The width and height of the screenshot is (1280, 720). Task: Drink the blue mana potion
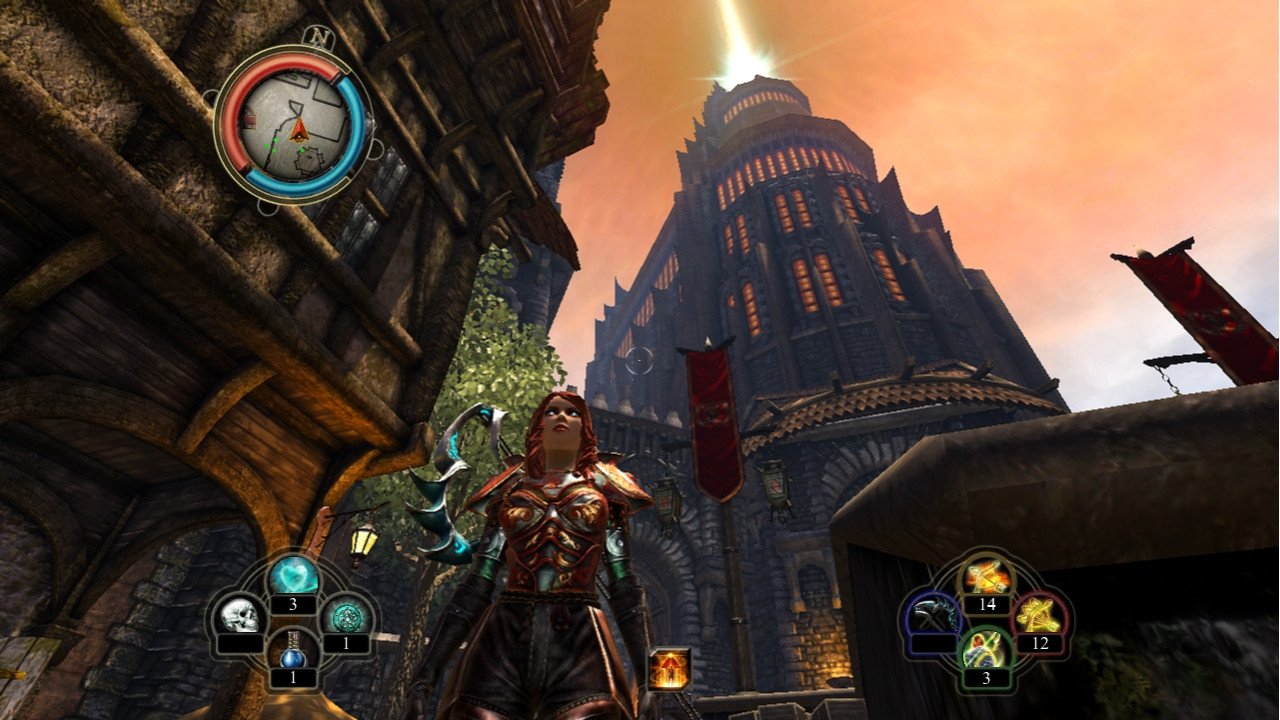(x=293, y=651)
